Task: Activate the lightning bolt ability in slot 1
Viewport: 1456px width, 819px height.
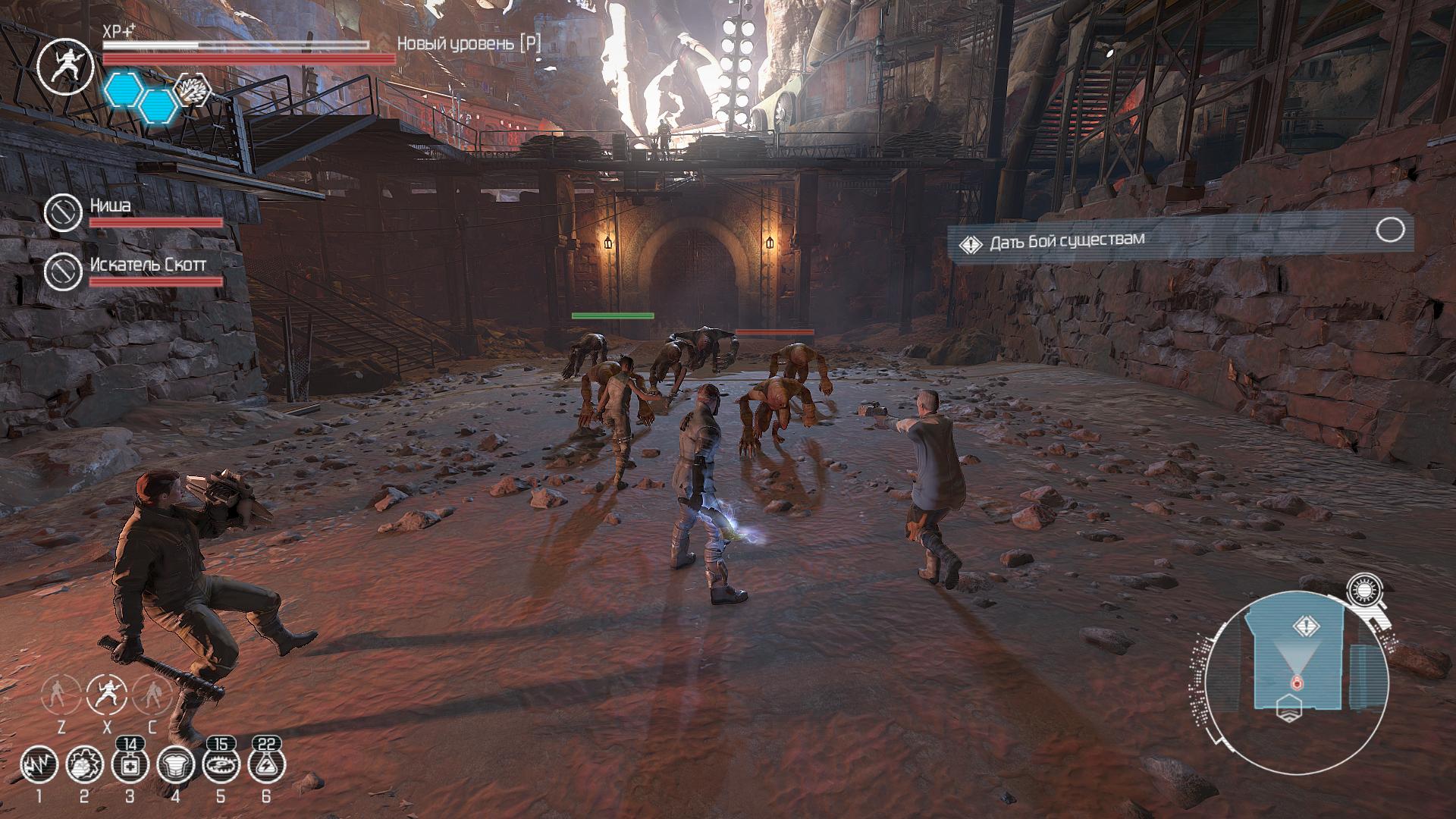Action: point(39,766)
